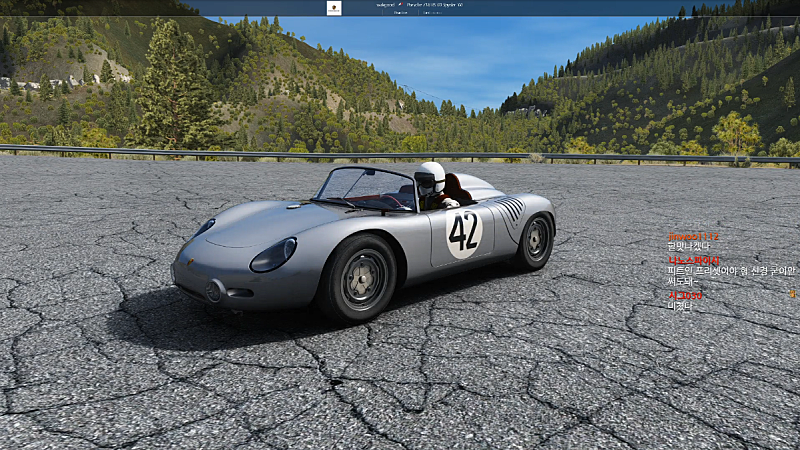Viewport: 800px width, 450px height.
Task: Open chat user 시그030's name
Action: pyautogui.click(x=685, y=295)
